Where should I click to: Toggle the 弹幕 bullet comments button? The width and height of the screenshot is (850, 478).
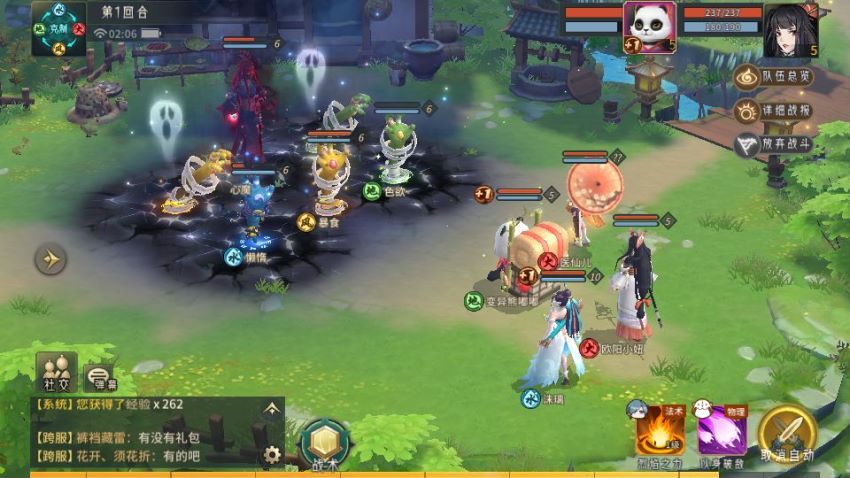(100, 377)
